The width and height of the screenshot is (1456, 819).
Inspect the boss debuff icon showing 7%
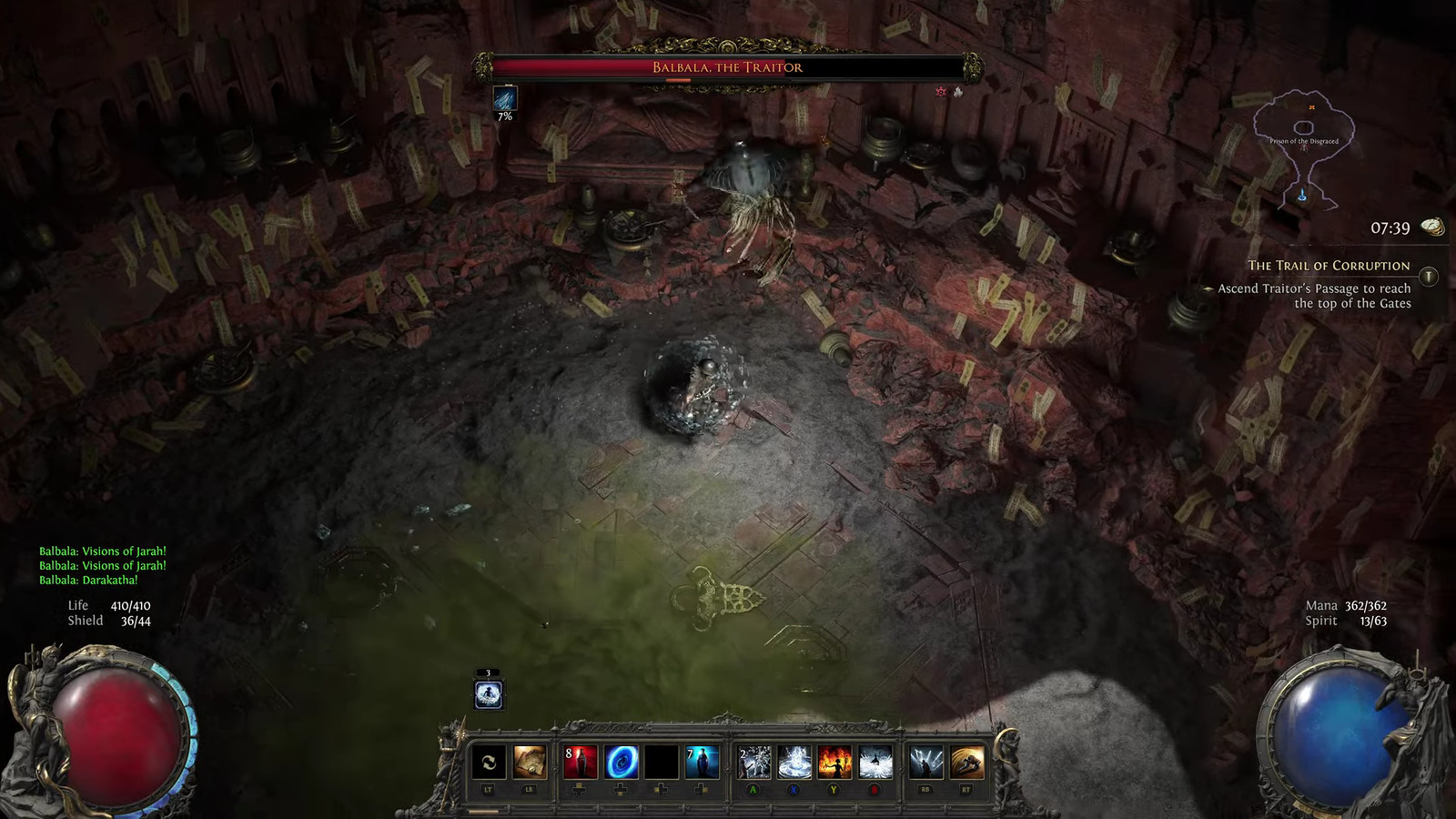(x=505, y=98)
